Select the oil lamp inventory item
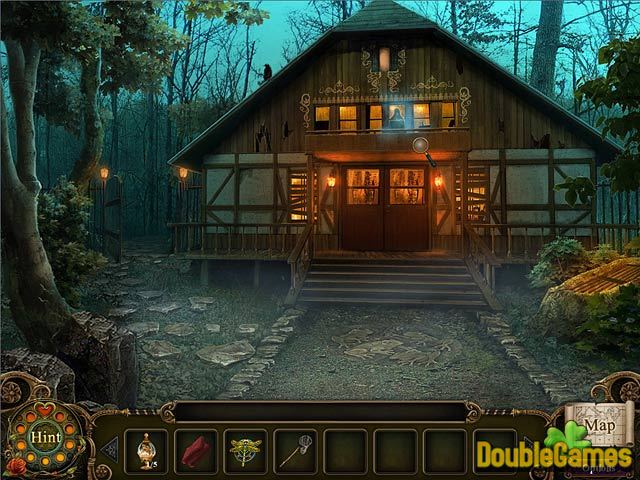 147,450
